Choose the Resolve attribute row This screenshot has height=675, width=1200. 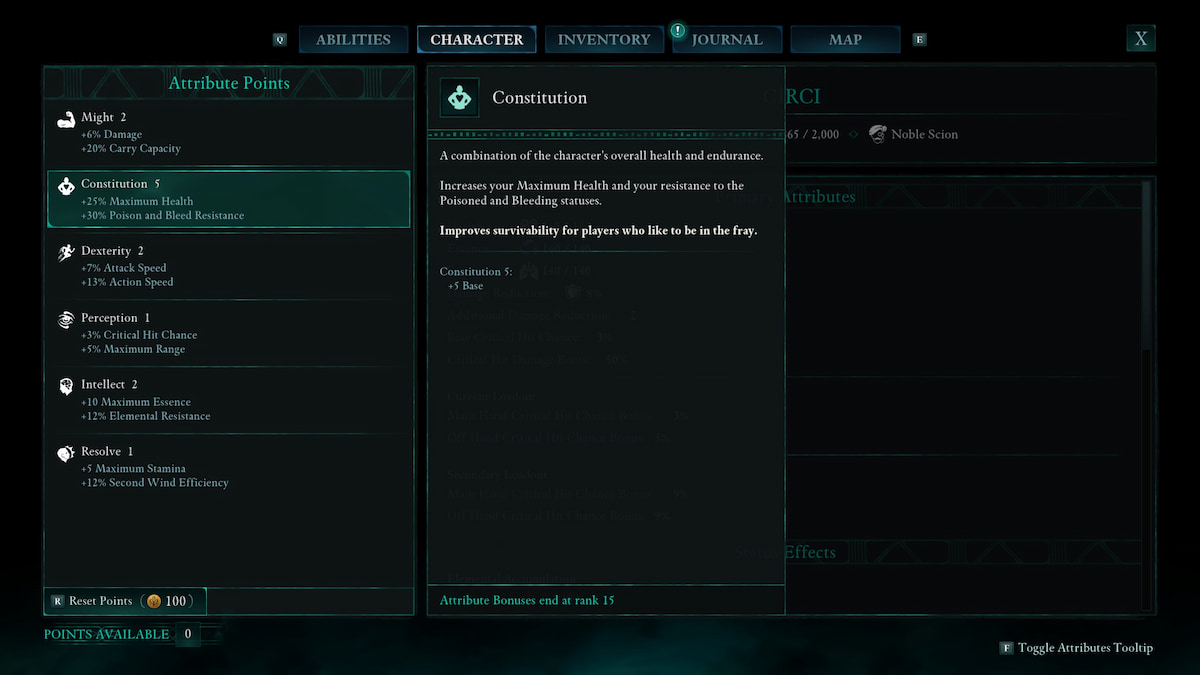click(228, 467)
